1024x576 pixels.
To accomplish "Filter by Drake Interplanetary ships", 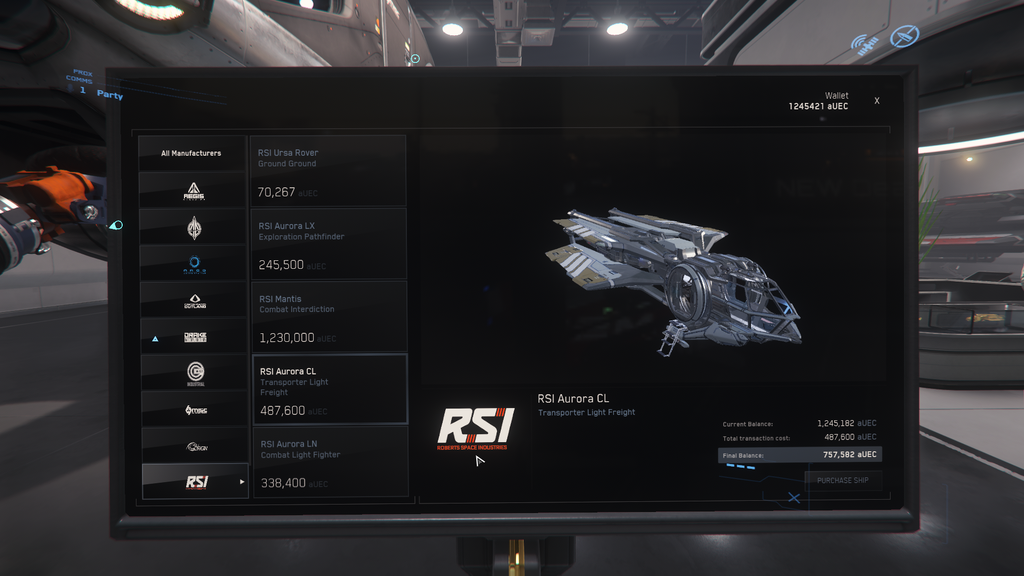I will point(194,337).
